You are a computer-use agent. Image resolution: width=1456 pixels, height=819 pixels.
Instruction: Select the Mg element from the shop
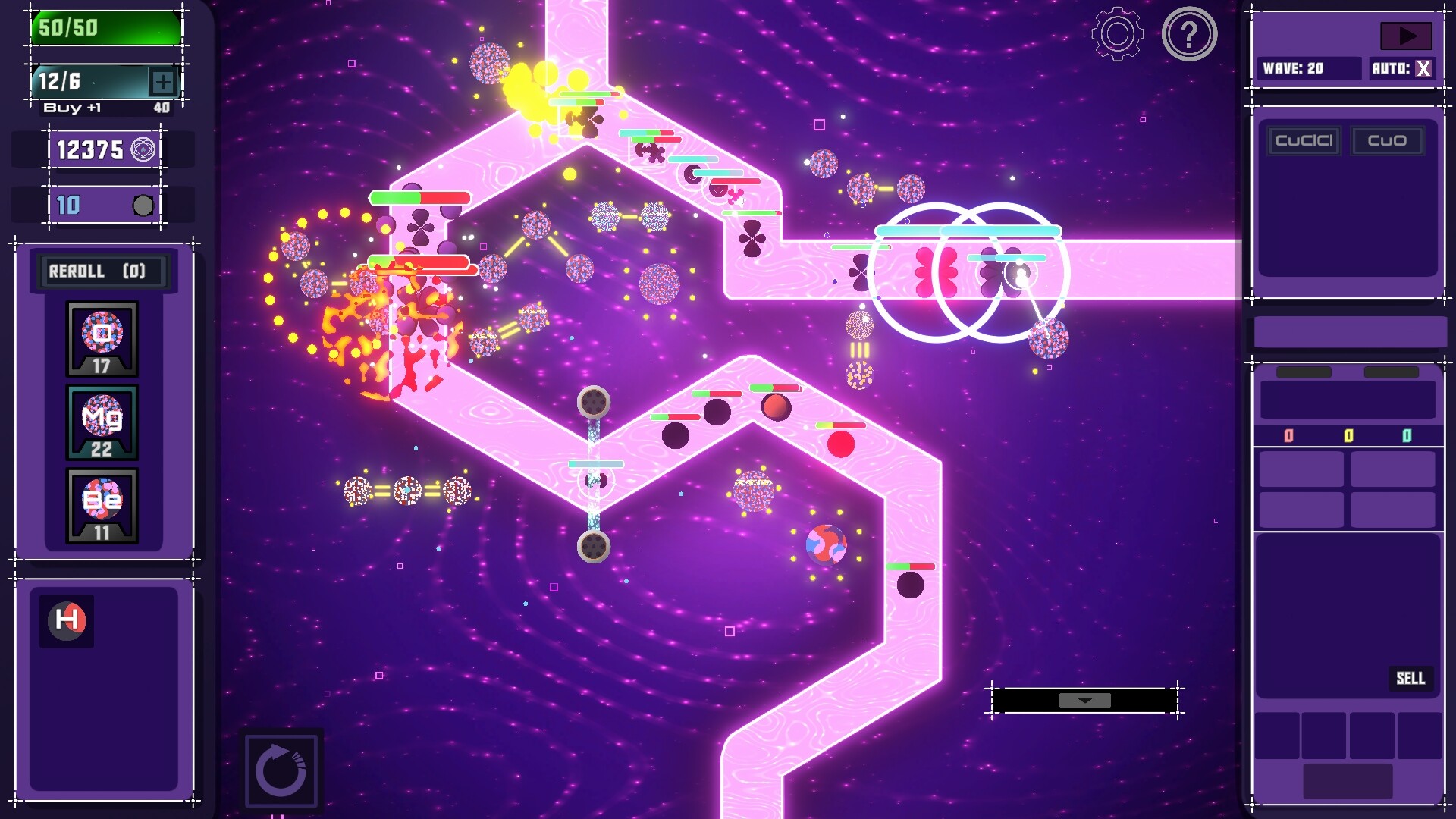[x=101, y=421]
